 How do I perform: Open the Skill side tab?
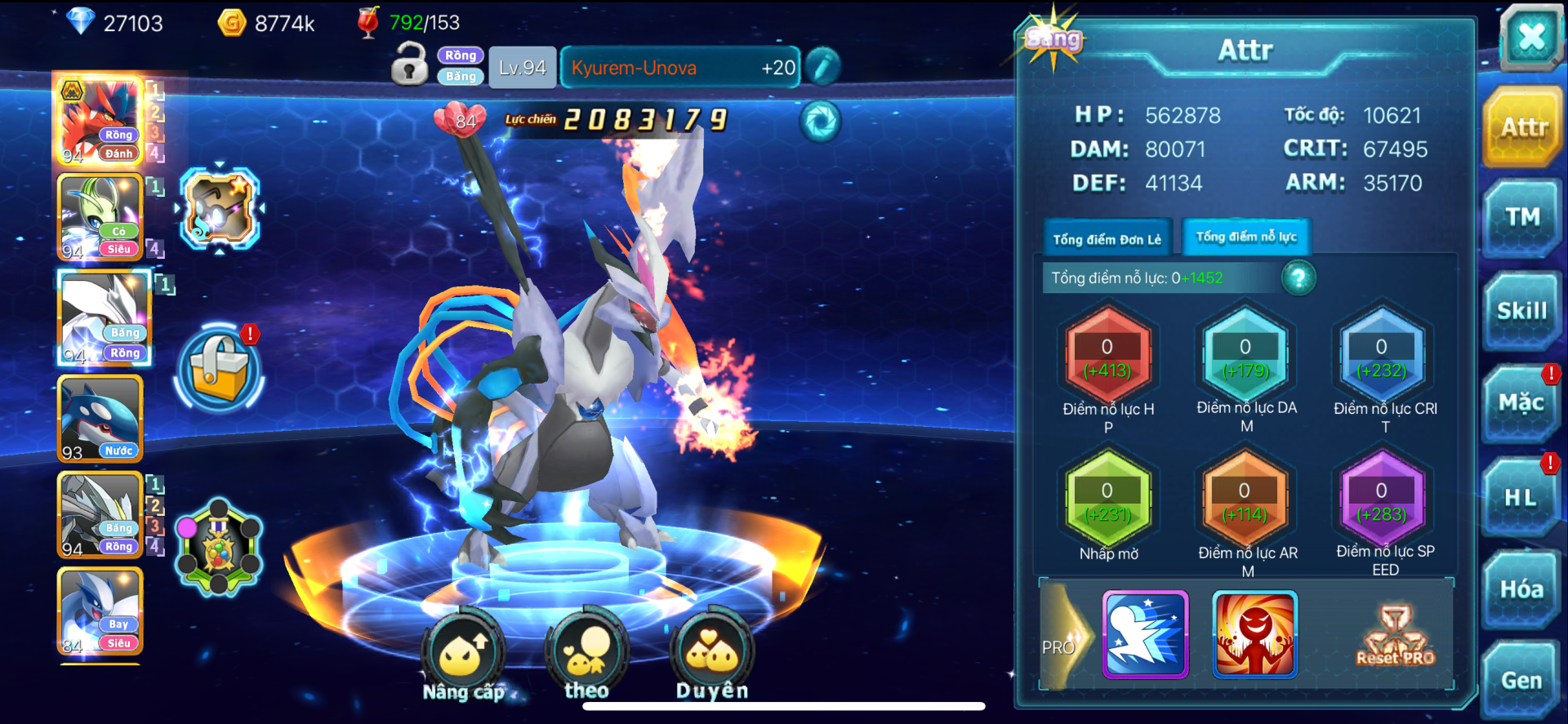1522,311
